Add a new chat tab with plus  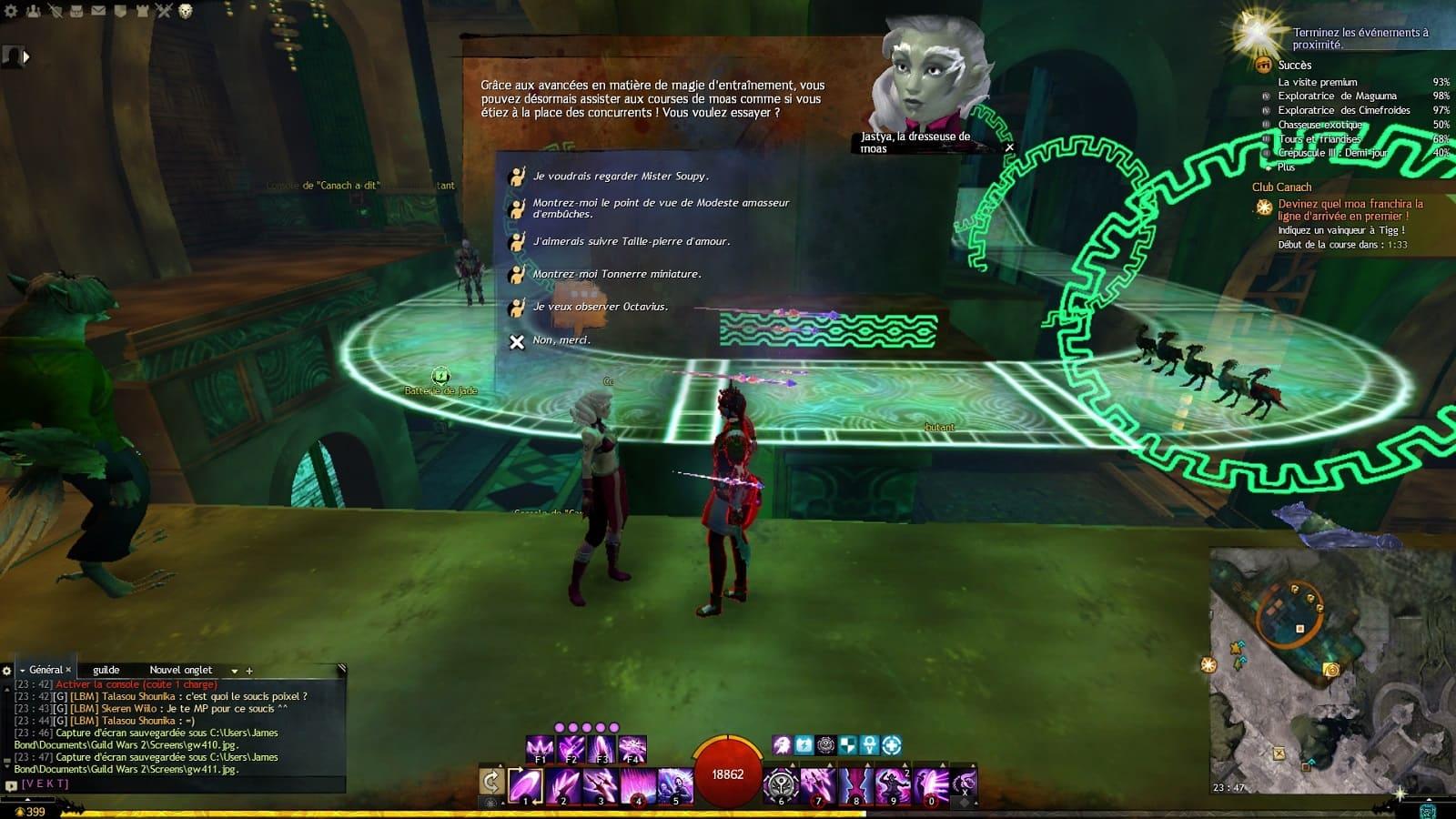[249, 671]
